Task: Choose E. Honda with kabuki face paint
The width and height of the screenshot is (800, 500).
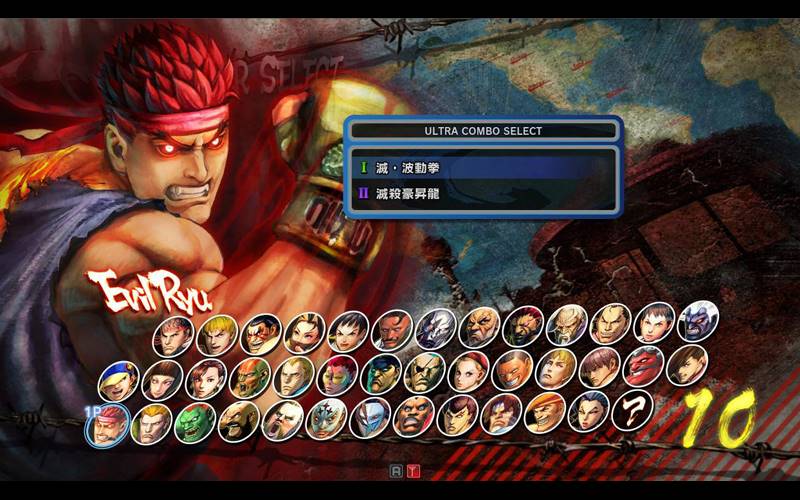Action: tap(260, 334)
